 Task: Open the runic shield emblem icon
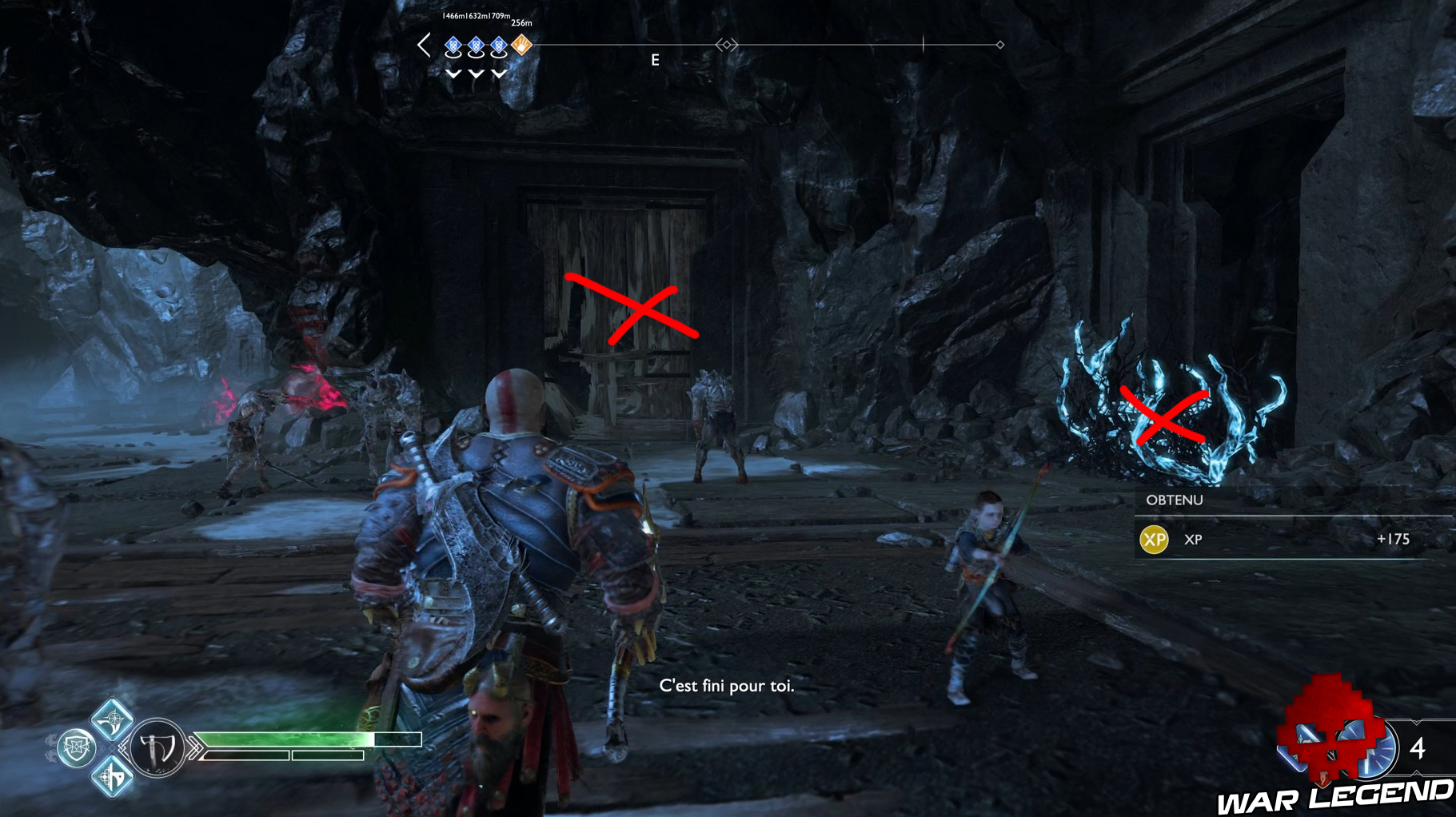coord(76,747)
